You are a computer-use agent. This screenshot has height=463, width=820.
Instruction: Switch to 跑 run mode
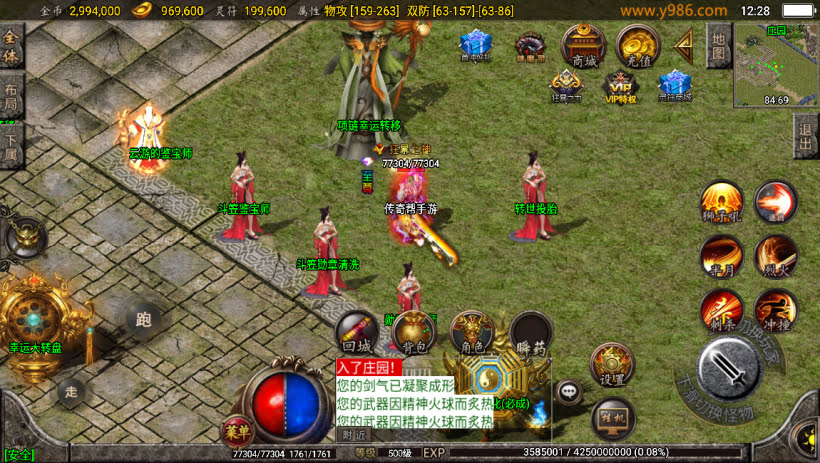tap(142, 320)
